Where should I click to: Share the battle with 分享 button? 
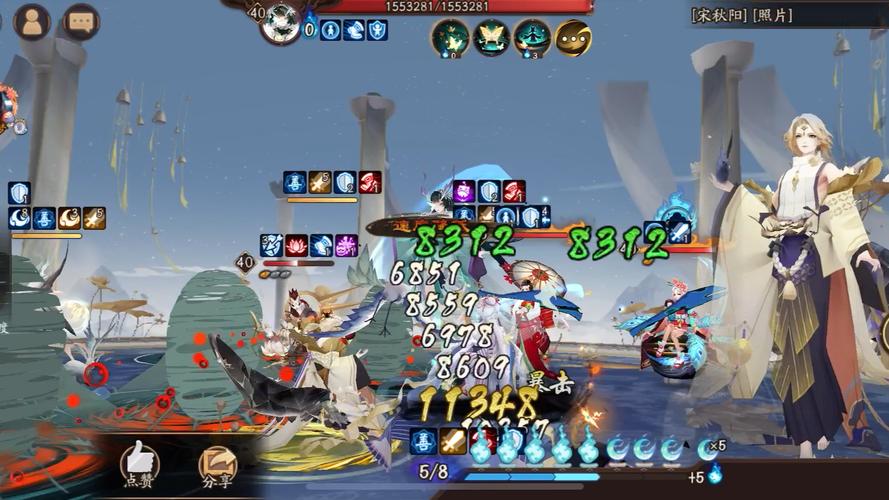point(217,463)
